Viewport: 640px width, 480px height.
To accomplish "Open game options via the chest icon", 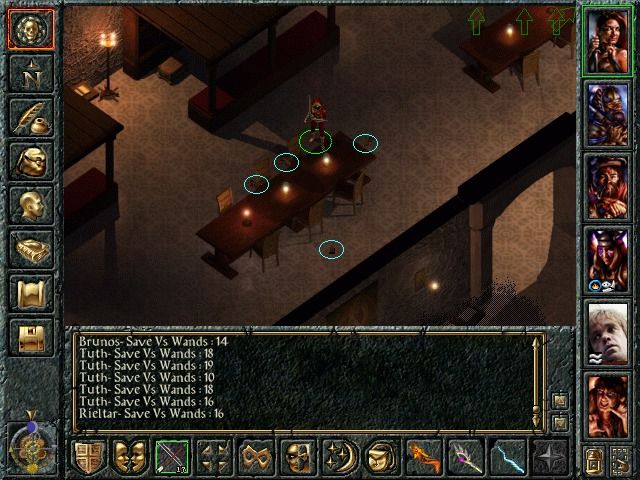I will click(29, 337).
